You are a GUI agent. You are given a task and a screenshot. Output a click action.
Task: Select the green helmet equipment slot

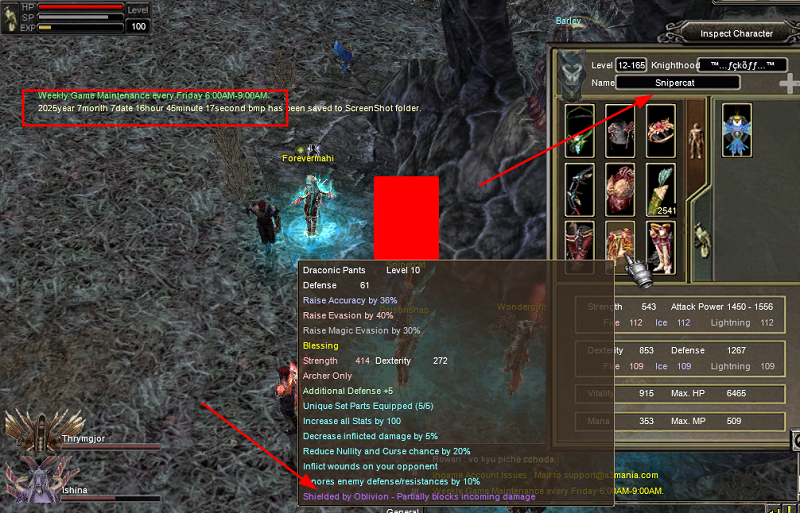[x=579, y=130]
